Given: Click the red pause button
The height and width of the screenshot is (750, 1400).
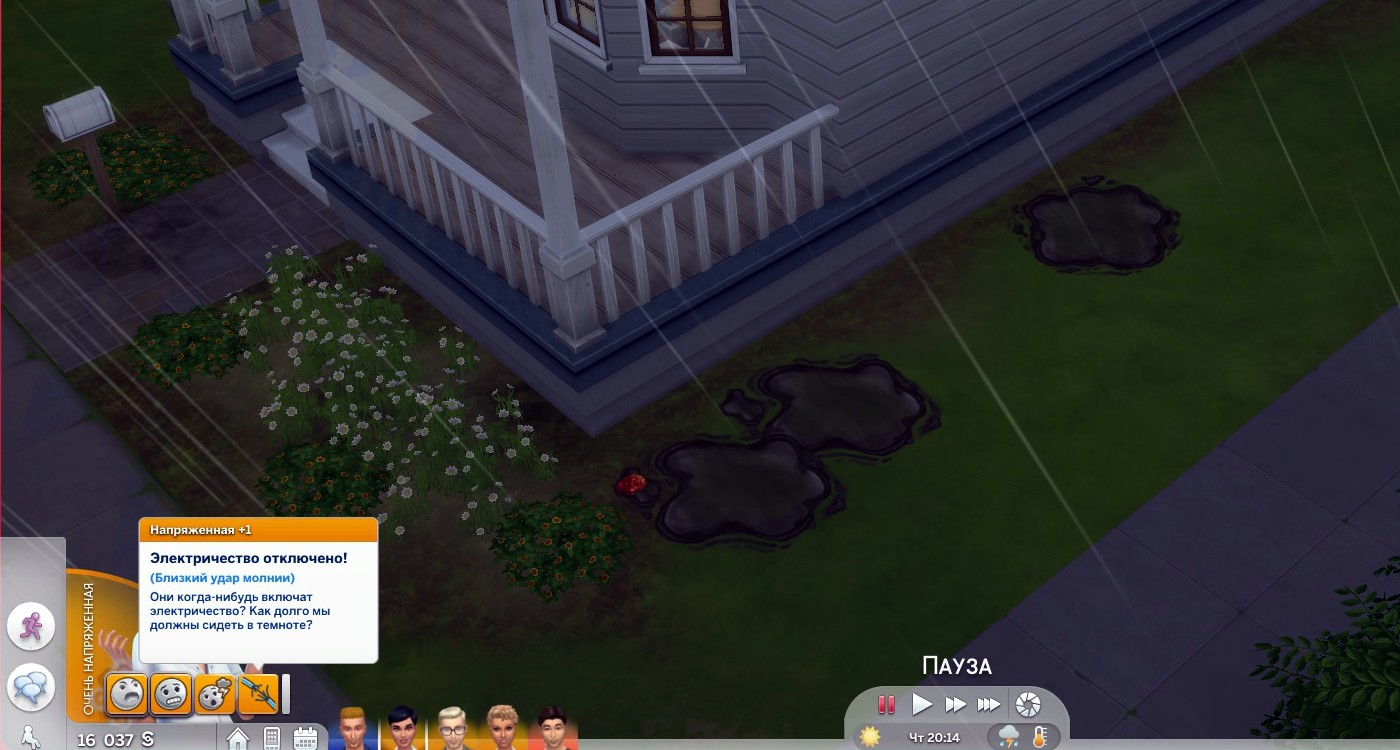Looking at the screenshot, I should click(886, 705).
